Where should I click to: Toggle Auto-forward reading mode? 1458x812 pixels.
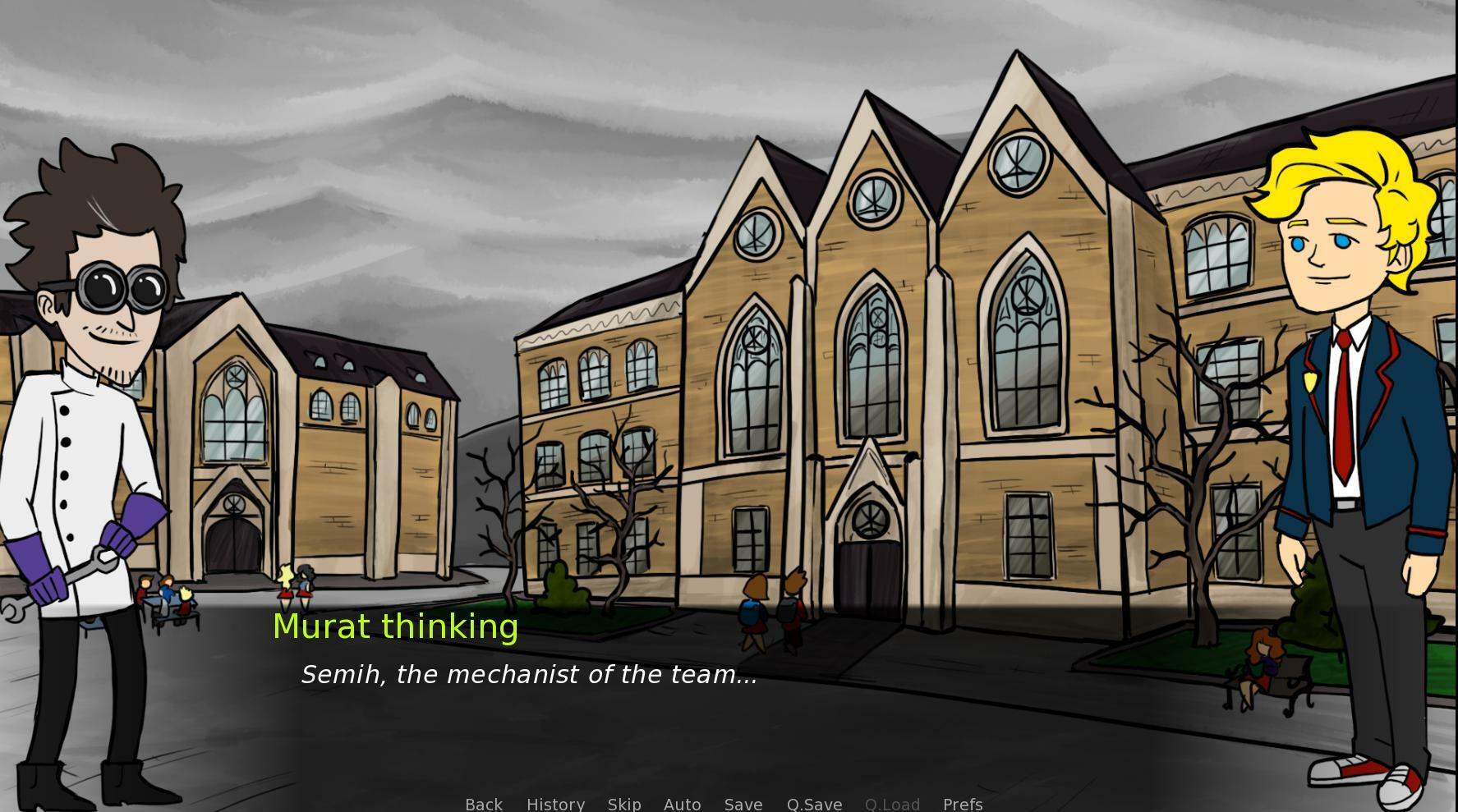point(682,804)
